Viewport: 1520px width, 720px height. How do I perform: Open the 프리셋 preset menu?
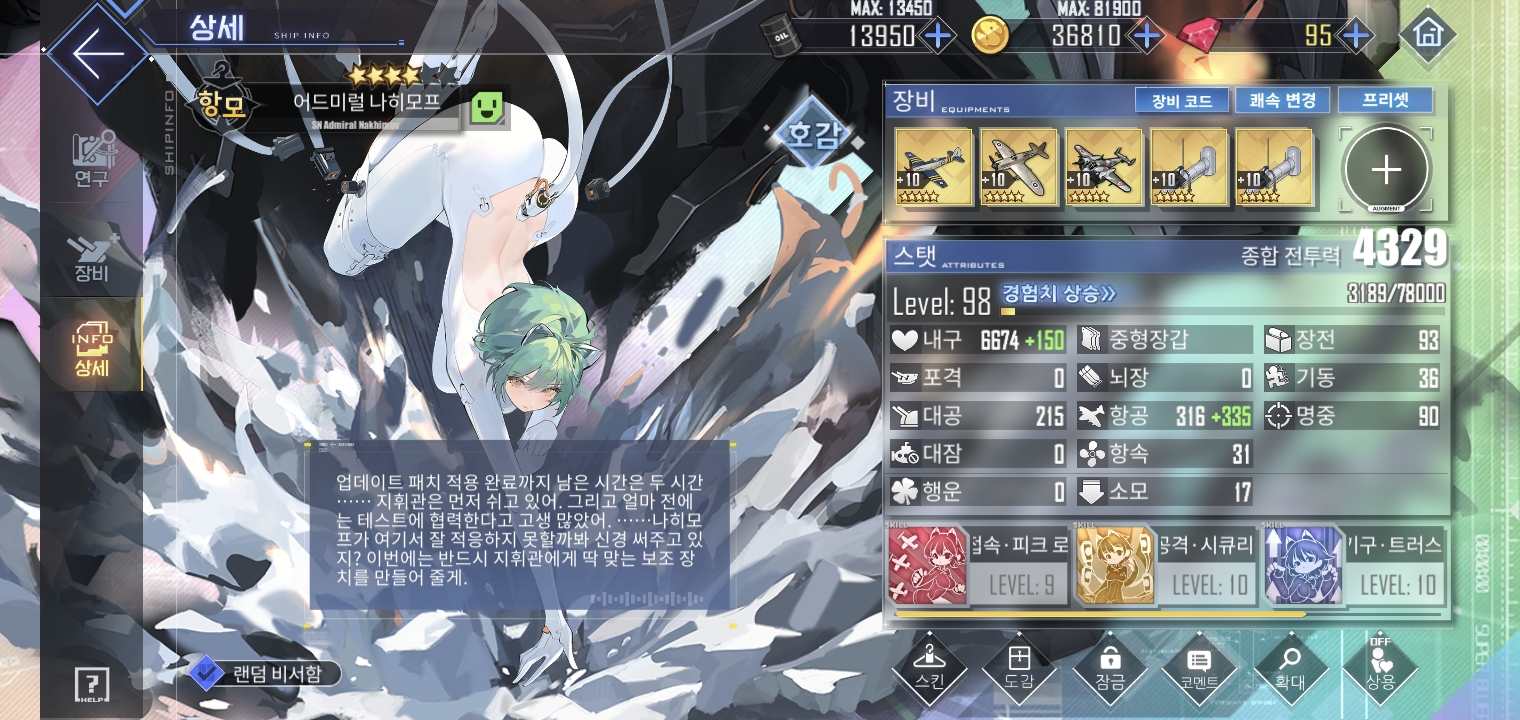coord(1385,101)
